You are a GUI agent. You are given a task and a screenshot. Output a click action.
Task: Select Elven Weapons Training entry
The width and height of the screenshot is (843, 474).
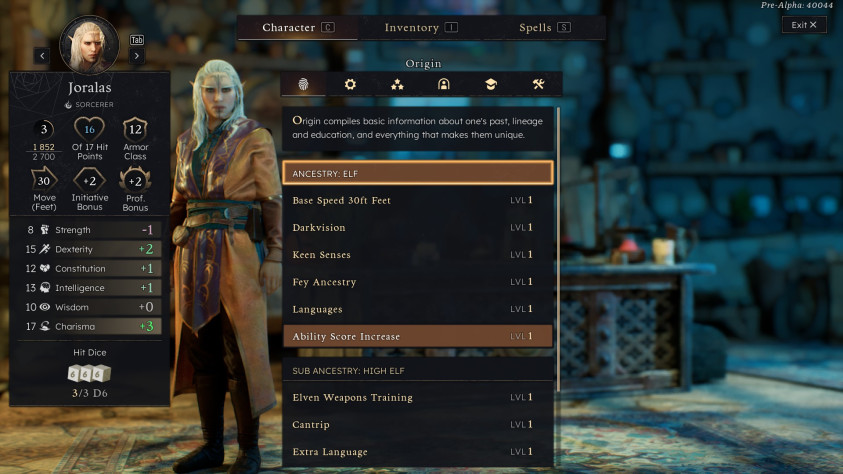point(417,398)
